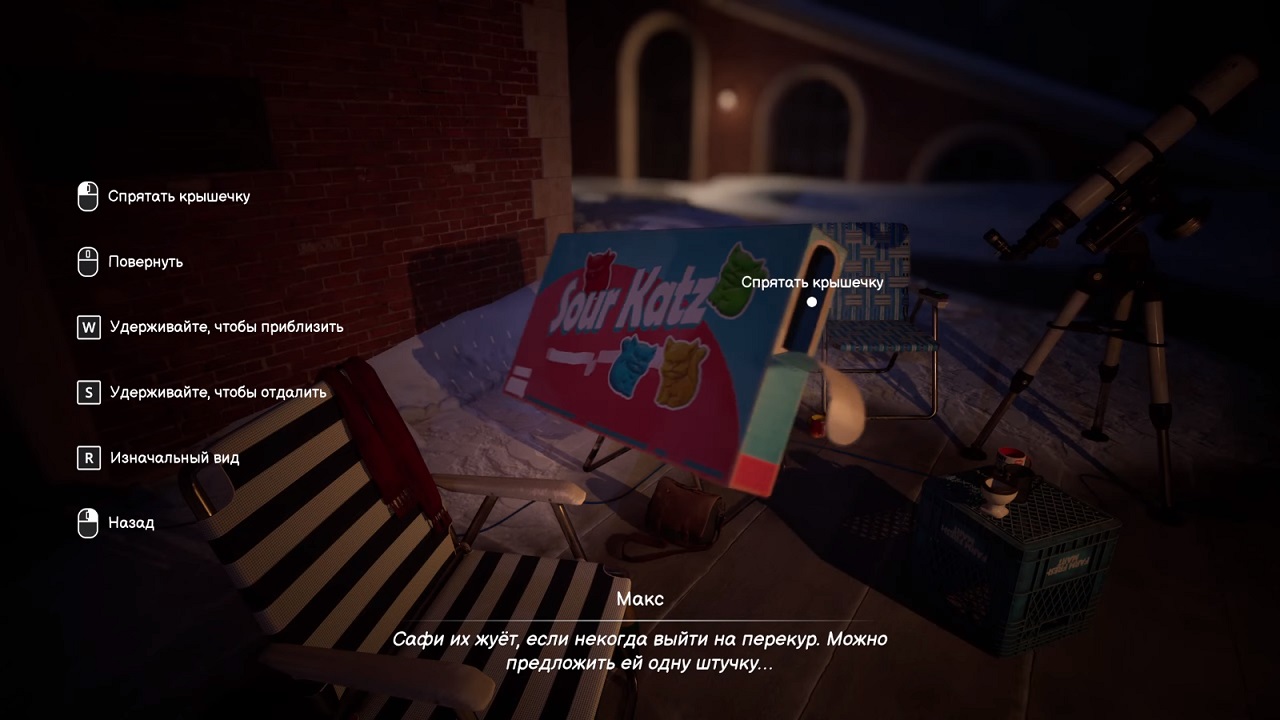Click the mouse icon beside Назад
Viewport: 1280px width, 720px height.
pos(88,523)
